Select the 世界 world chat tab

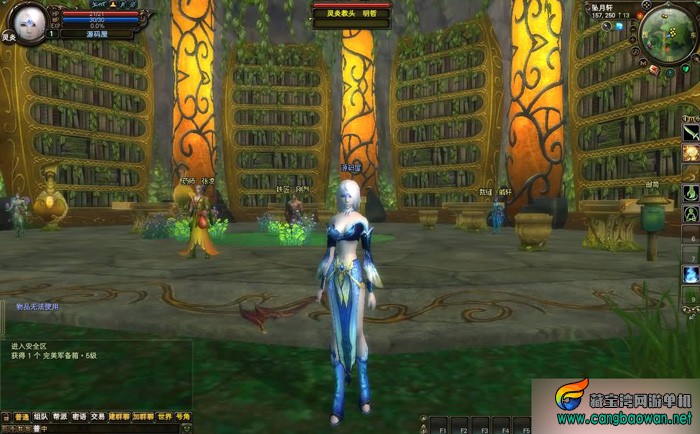(163, 416)
